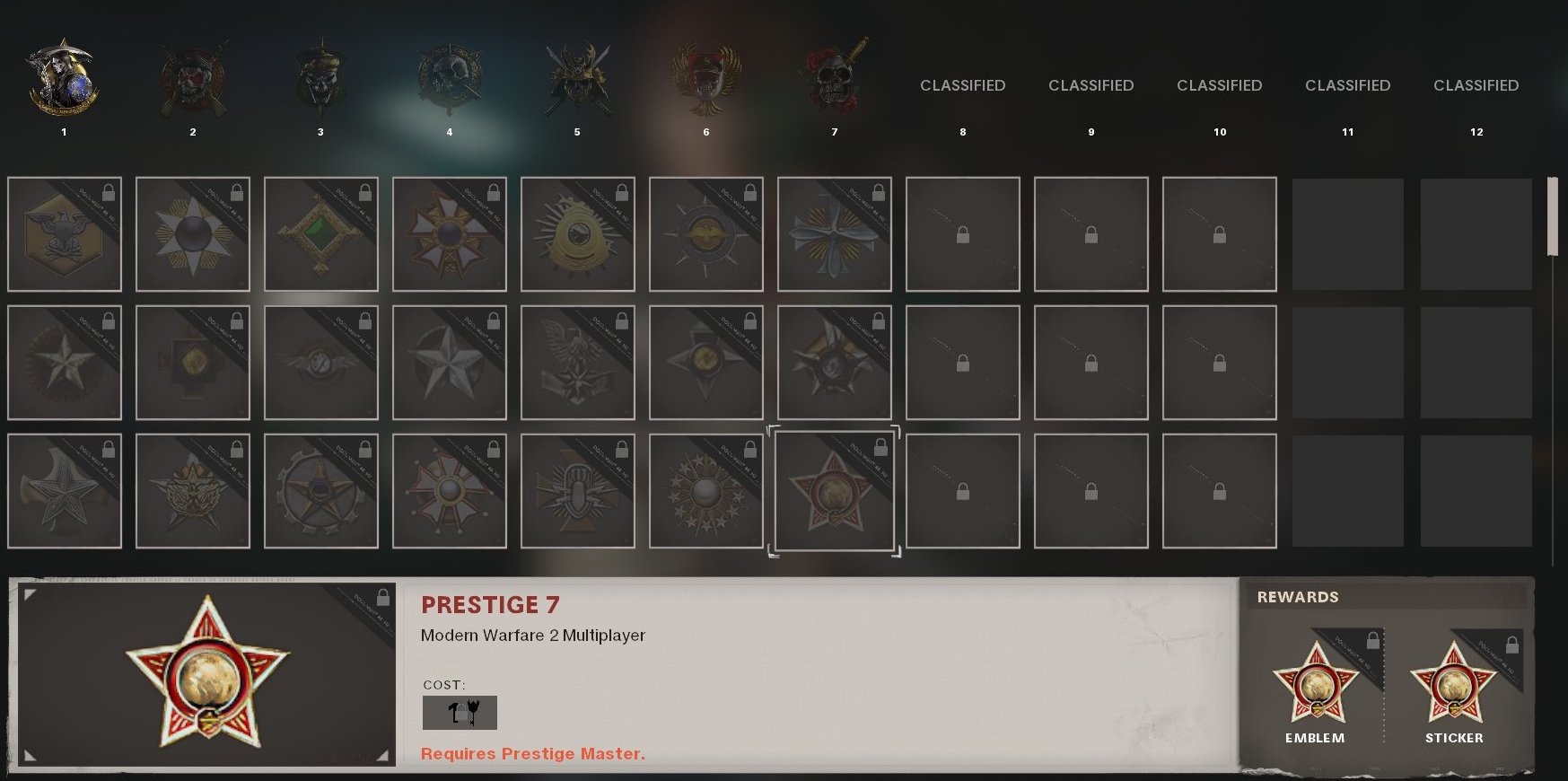
Task: Click the STICKER reward thumbnail
Action: 1455,682
